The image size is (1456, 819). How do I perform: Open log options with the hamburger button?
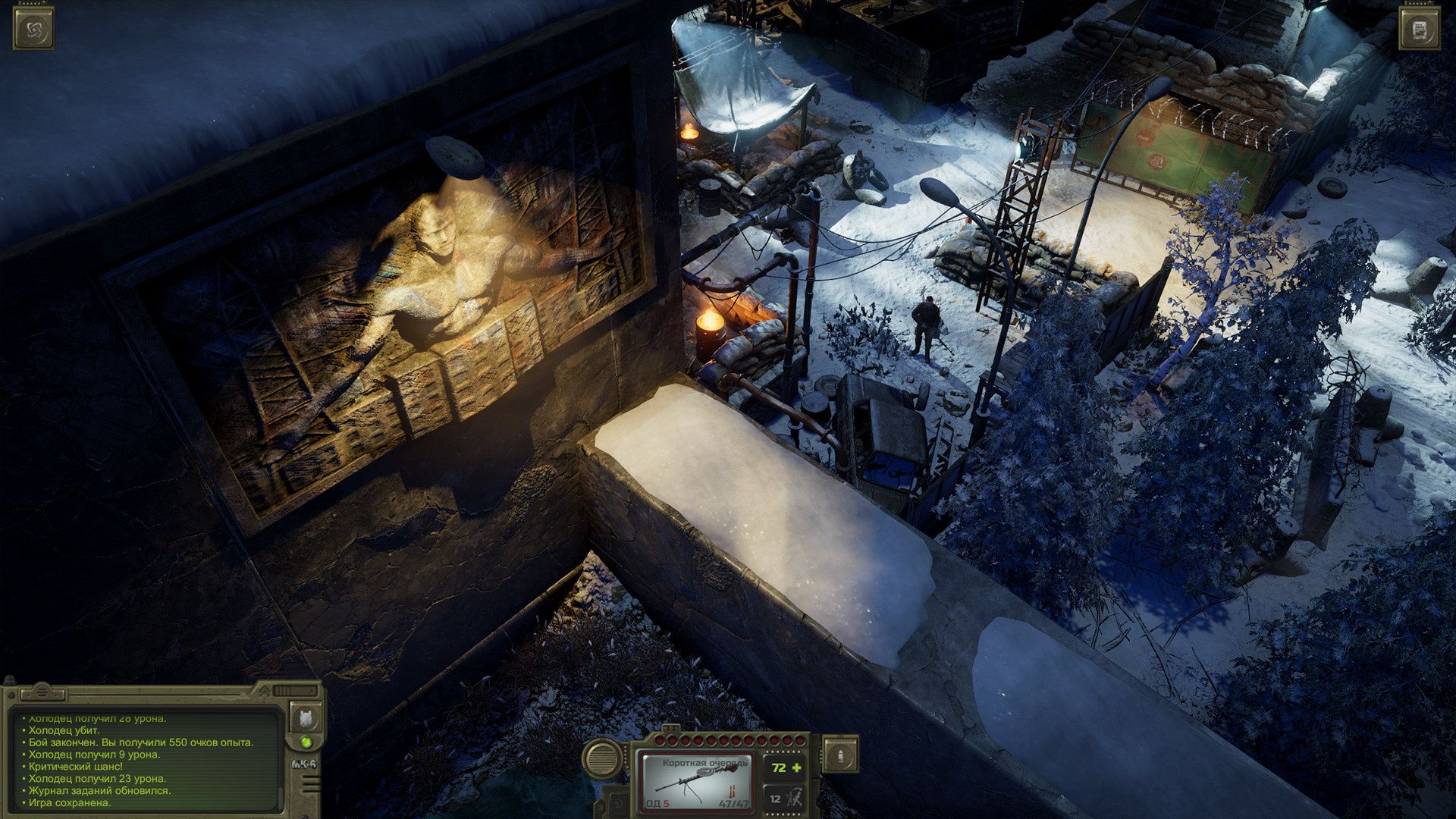click(x=42, y=692)
